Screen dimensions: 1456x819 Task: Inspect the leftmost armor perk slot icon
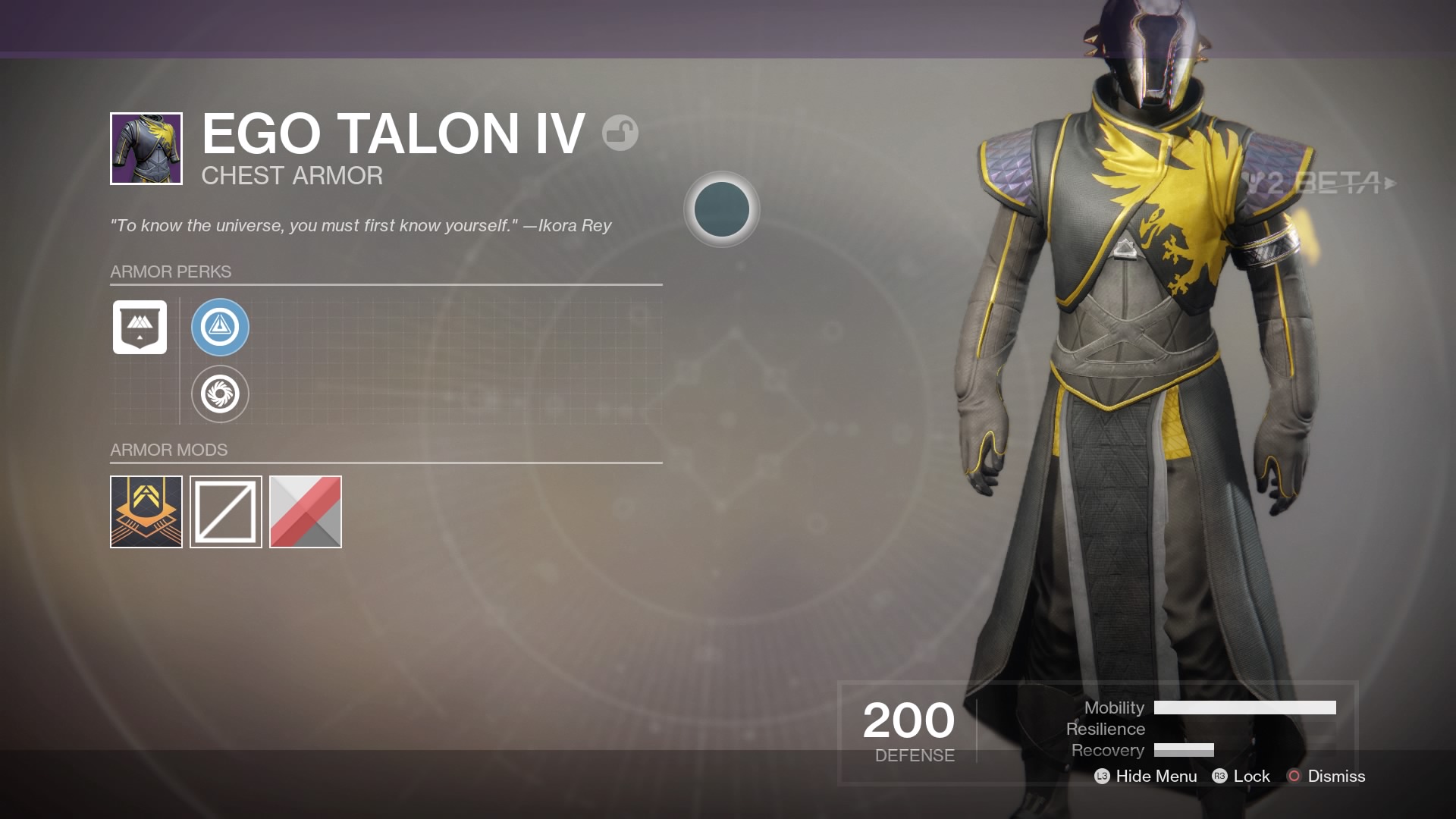point(140,327)
